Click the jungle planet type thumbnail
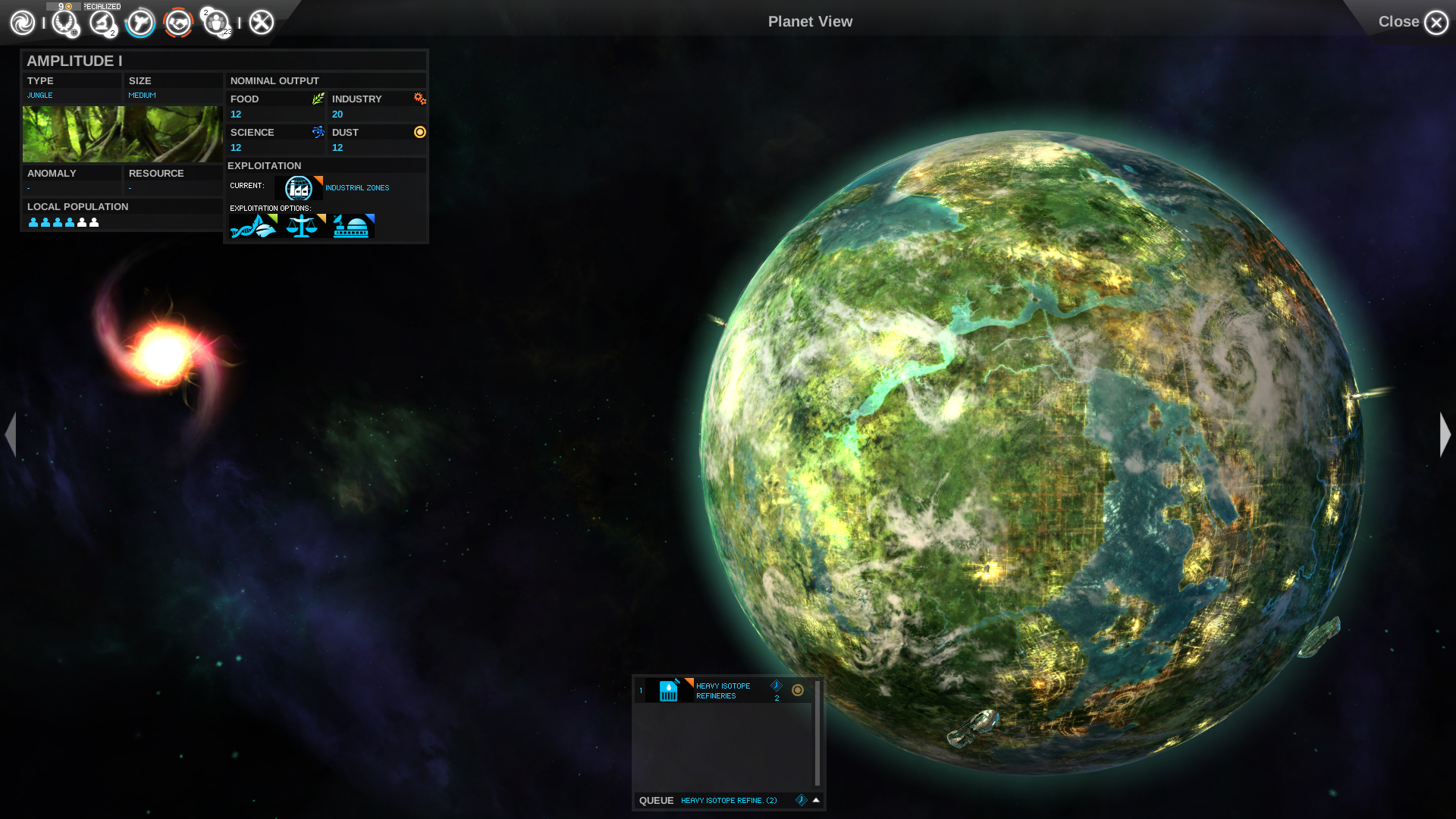Viewport: 1456px width, 819px height. pyautogui.click(x=122, y=134)
